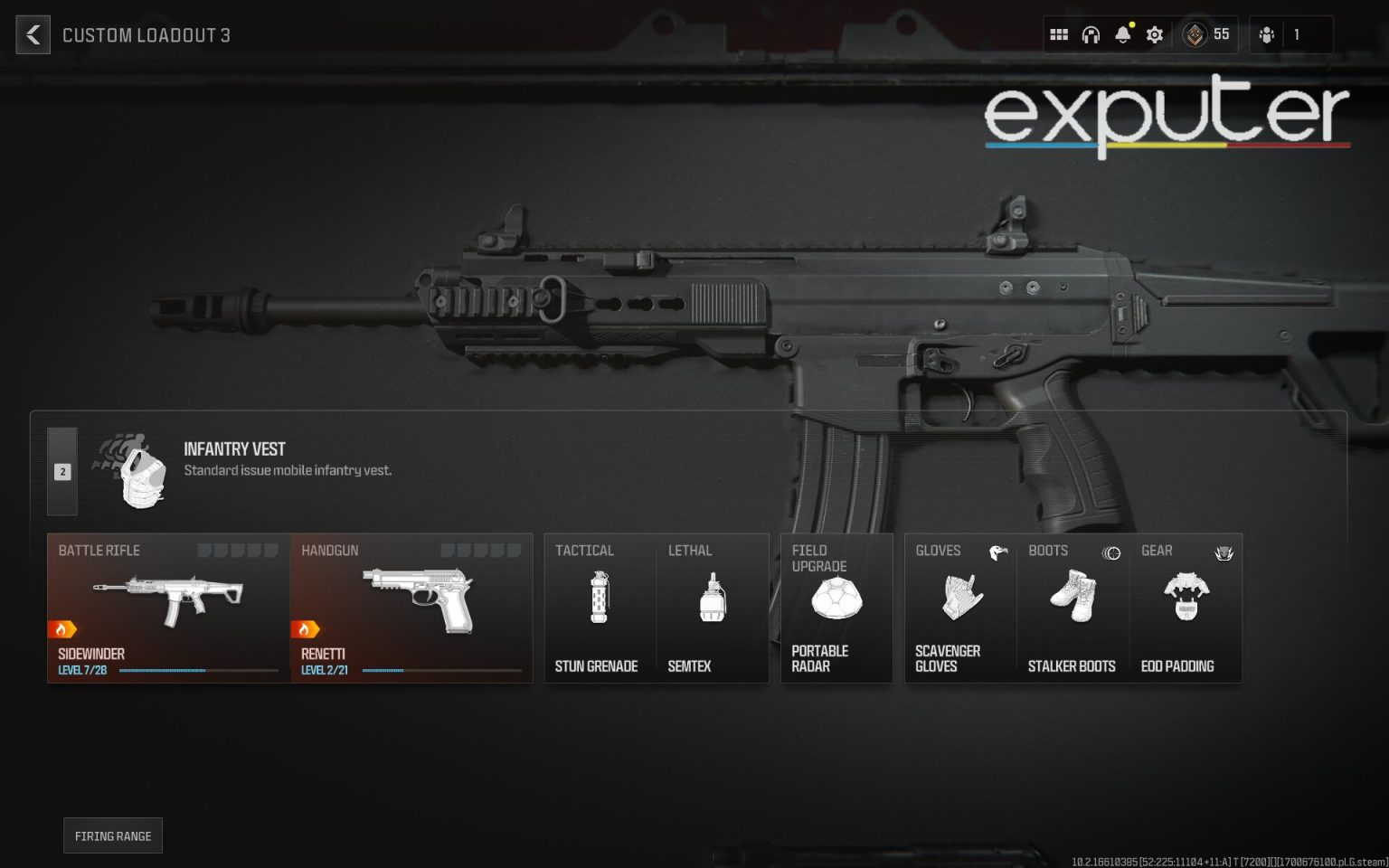
Task: Open the Firing Range
Action: coord(112,835)
